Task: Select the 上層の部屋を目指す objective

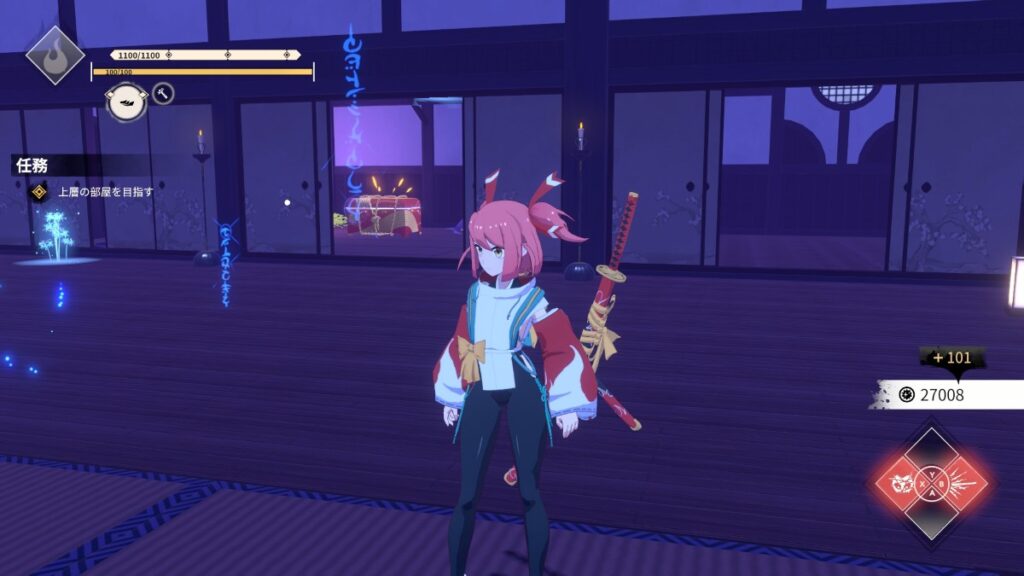Action: point(105,191)
